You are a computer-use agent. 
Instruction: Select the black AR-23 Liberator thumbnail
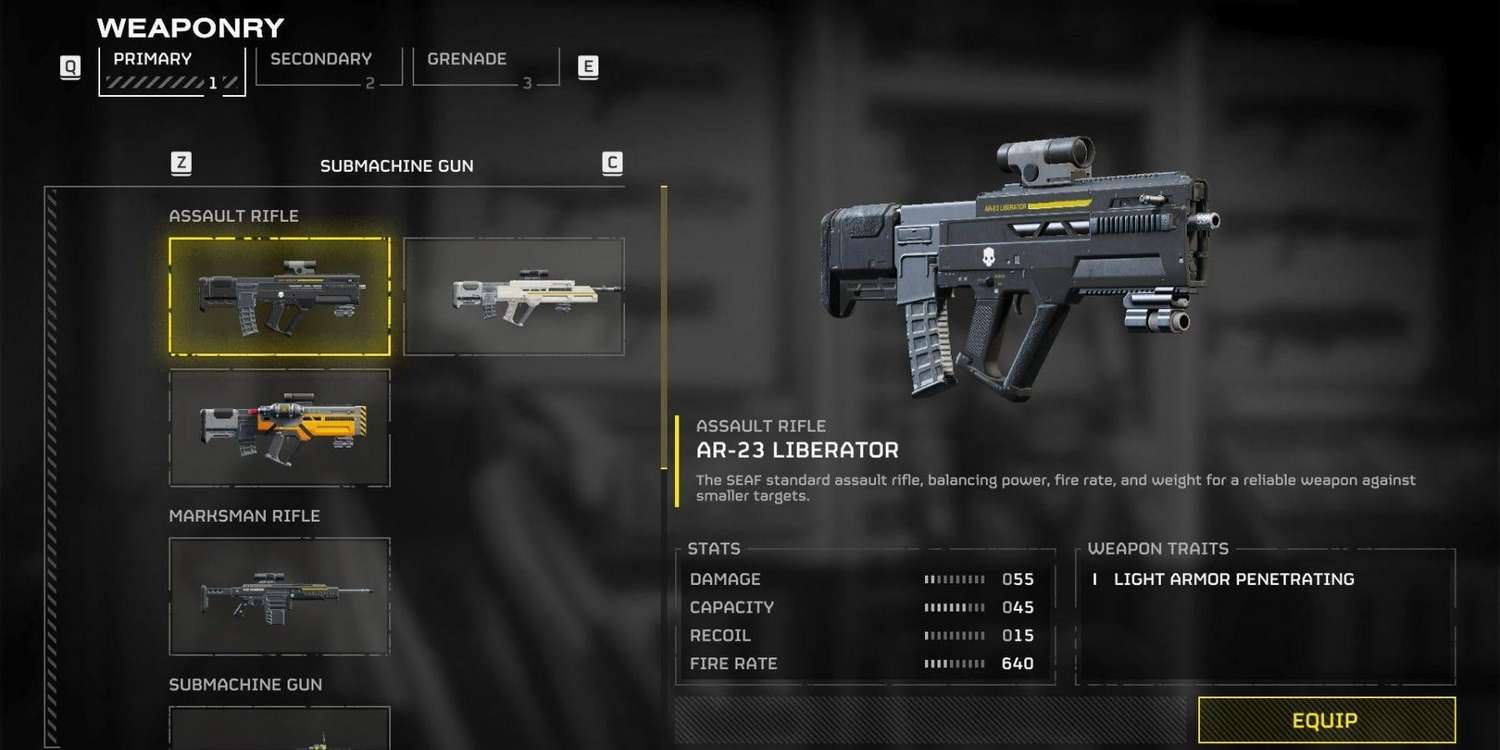pos(280,296)
